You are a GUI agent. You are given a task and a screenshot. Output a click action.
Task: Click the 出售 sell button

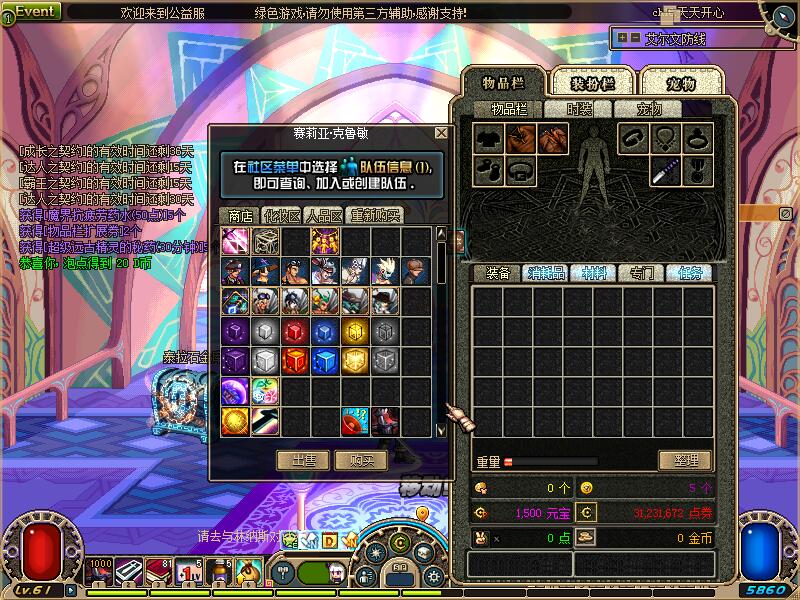click(x=303, y=460)
